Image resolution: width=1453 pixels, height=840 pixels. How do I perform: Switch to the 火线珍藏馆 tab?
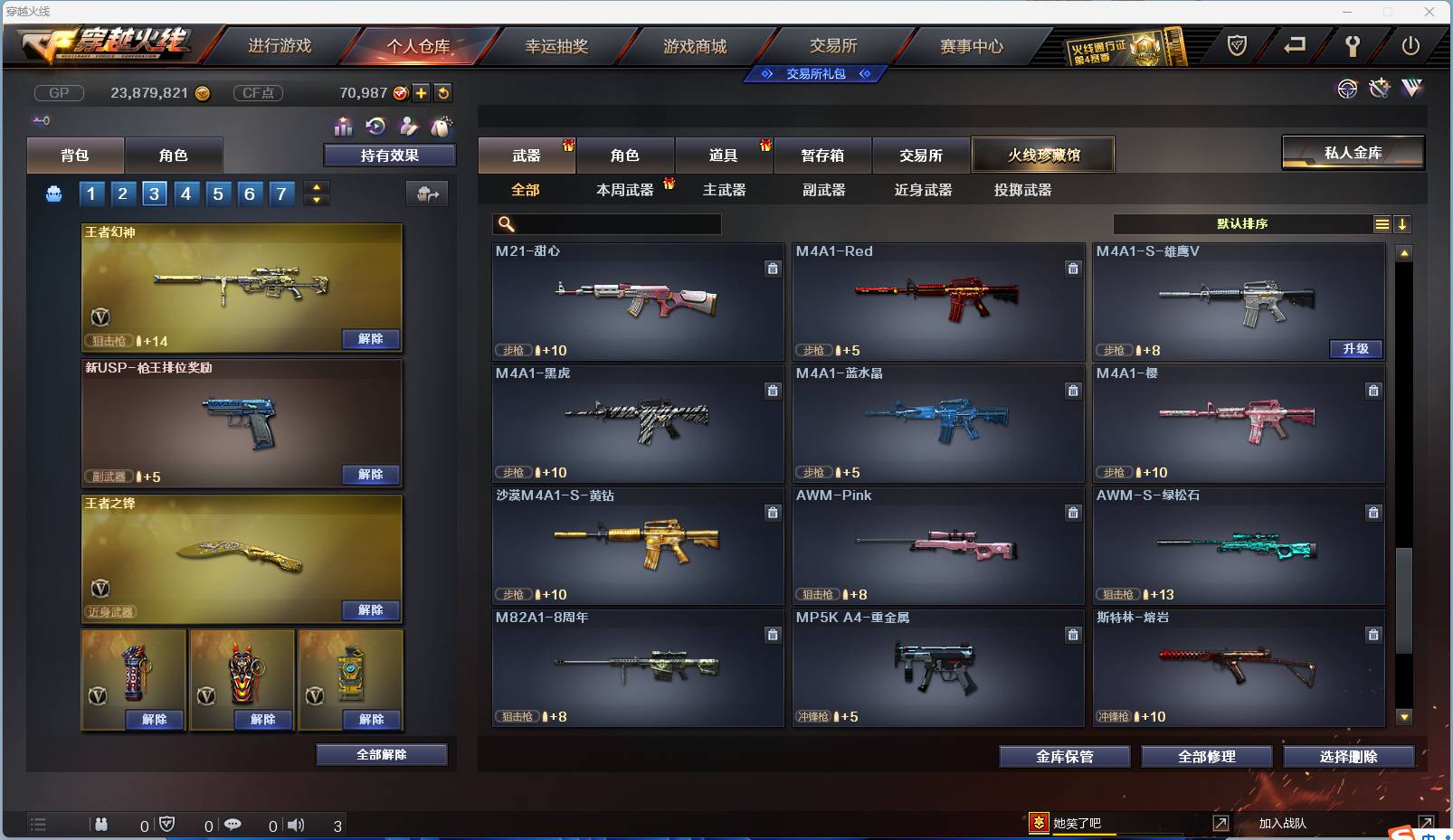coord(1042,154)
